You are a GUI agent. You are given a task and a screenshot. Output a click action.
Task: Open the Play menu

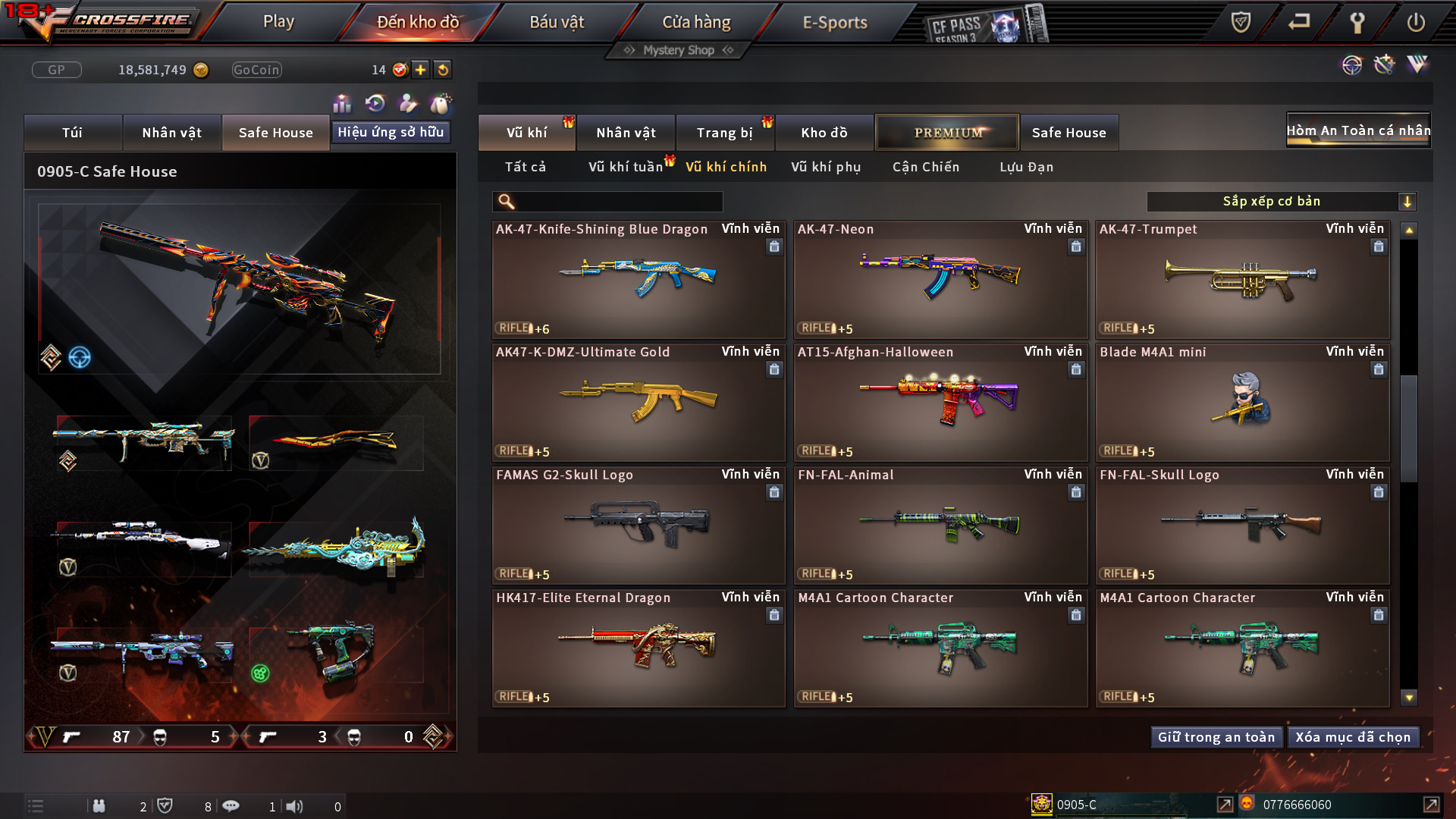coord(278,22)
